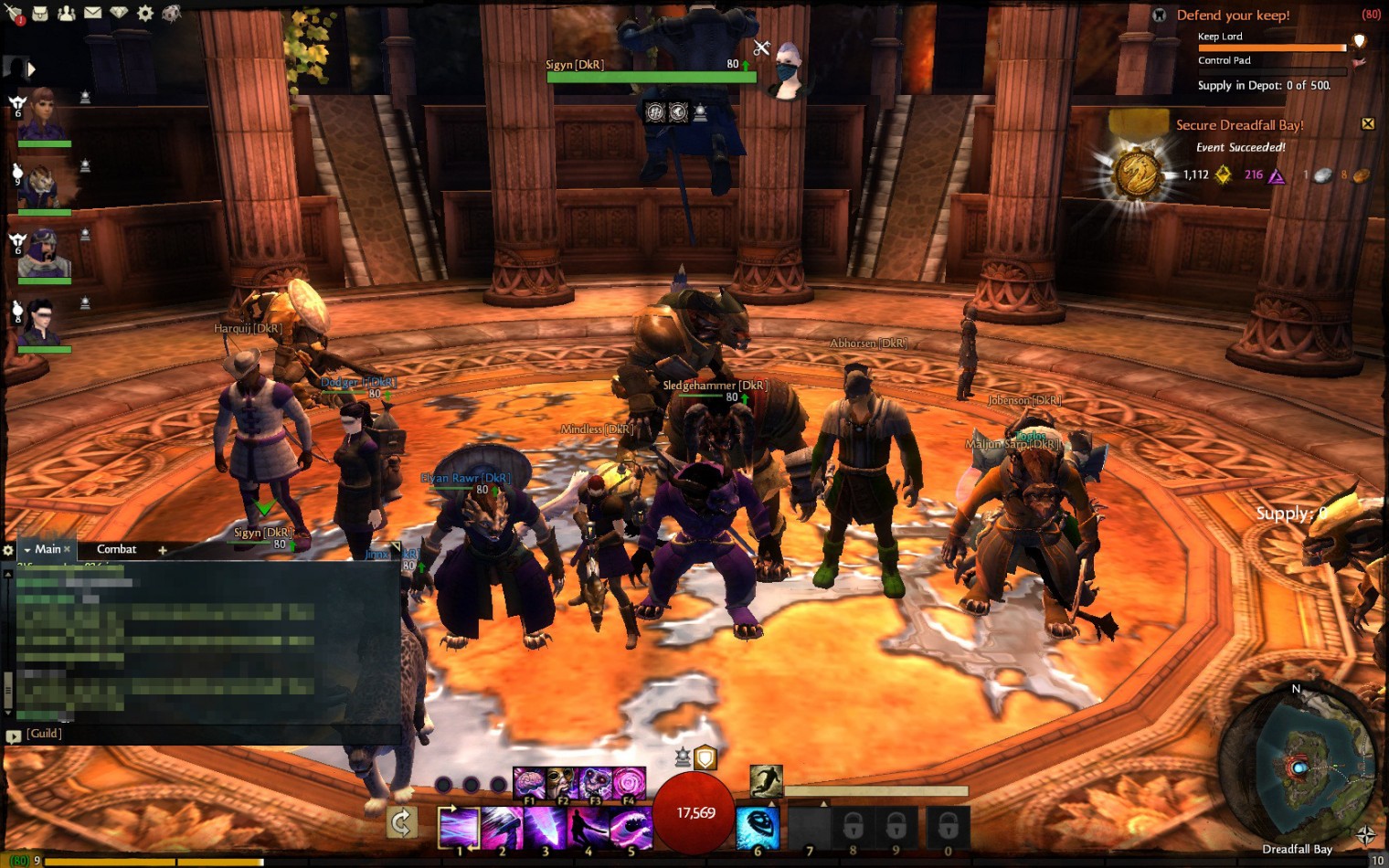This screenshot has width=1389, height=868.
Task: Open the mail envelope icon
Action: point(93,13)
